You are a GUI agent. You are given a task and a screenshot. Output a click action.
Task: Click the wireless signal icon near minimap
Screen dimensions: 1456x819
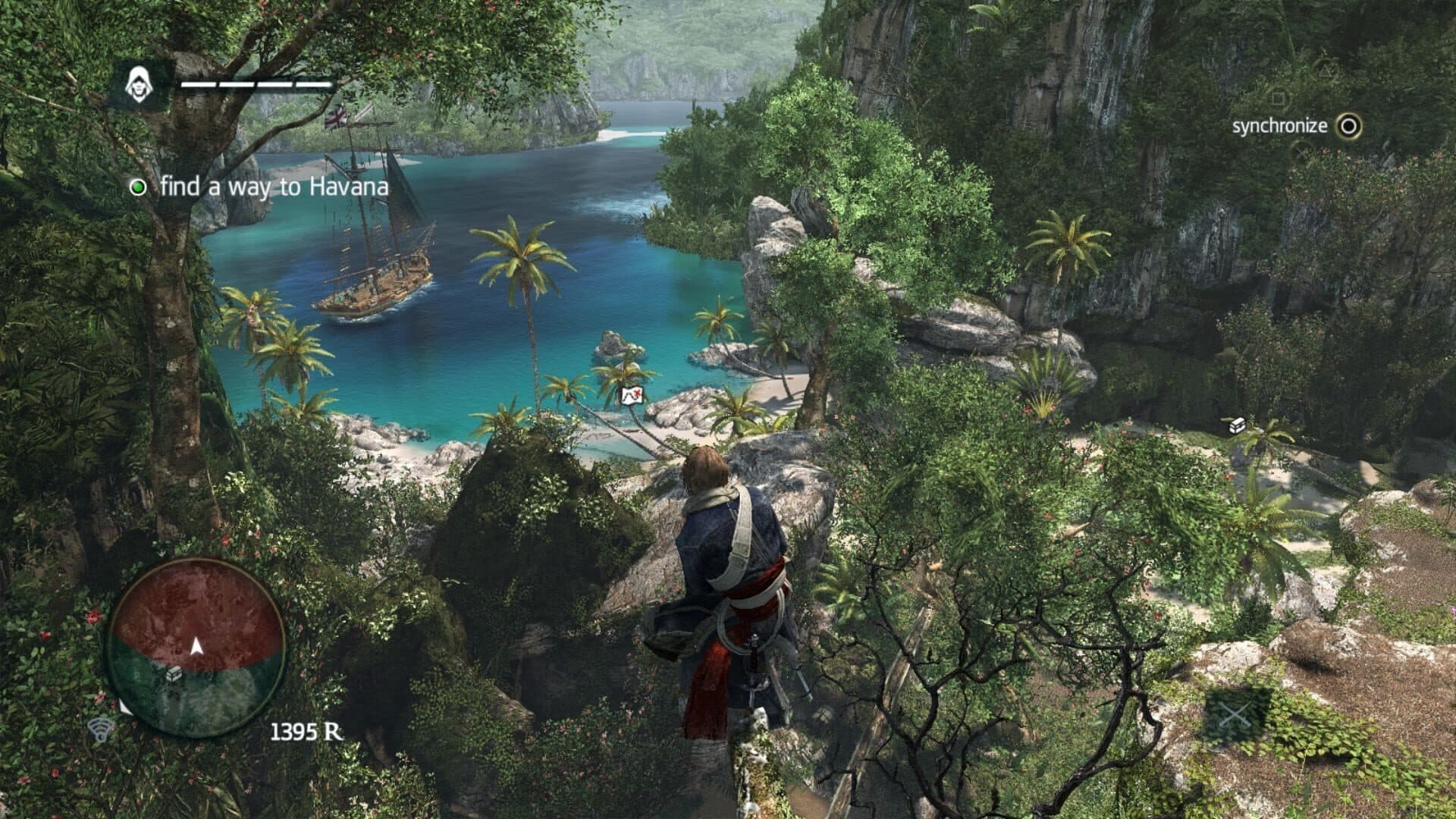101,730
